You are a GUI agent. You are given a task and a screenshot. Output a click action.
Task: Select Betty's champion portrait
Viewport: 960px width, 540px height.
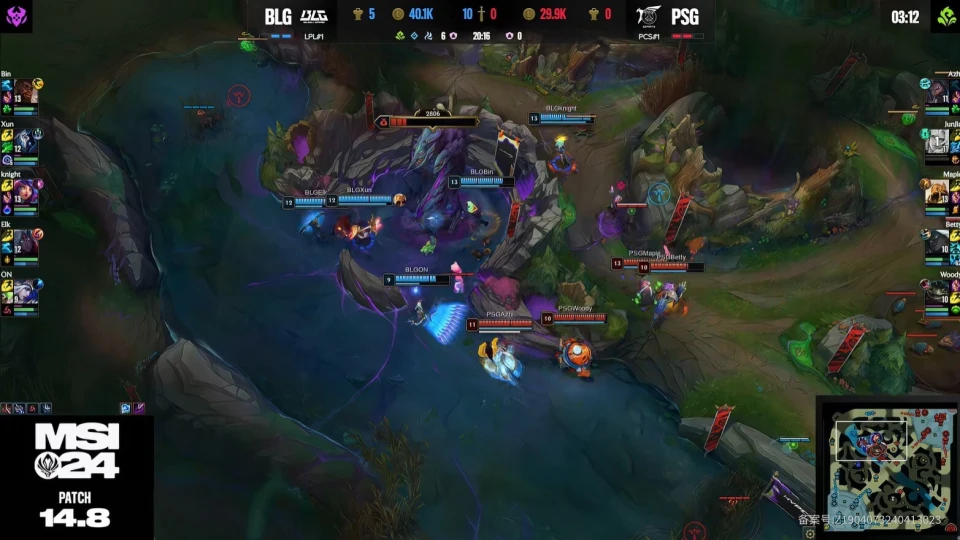(937, 242)
